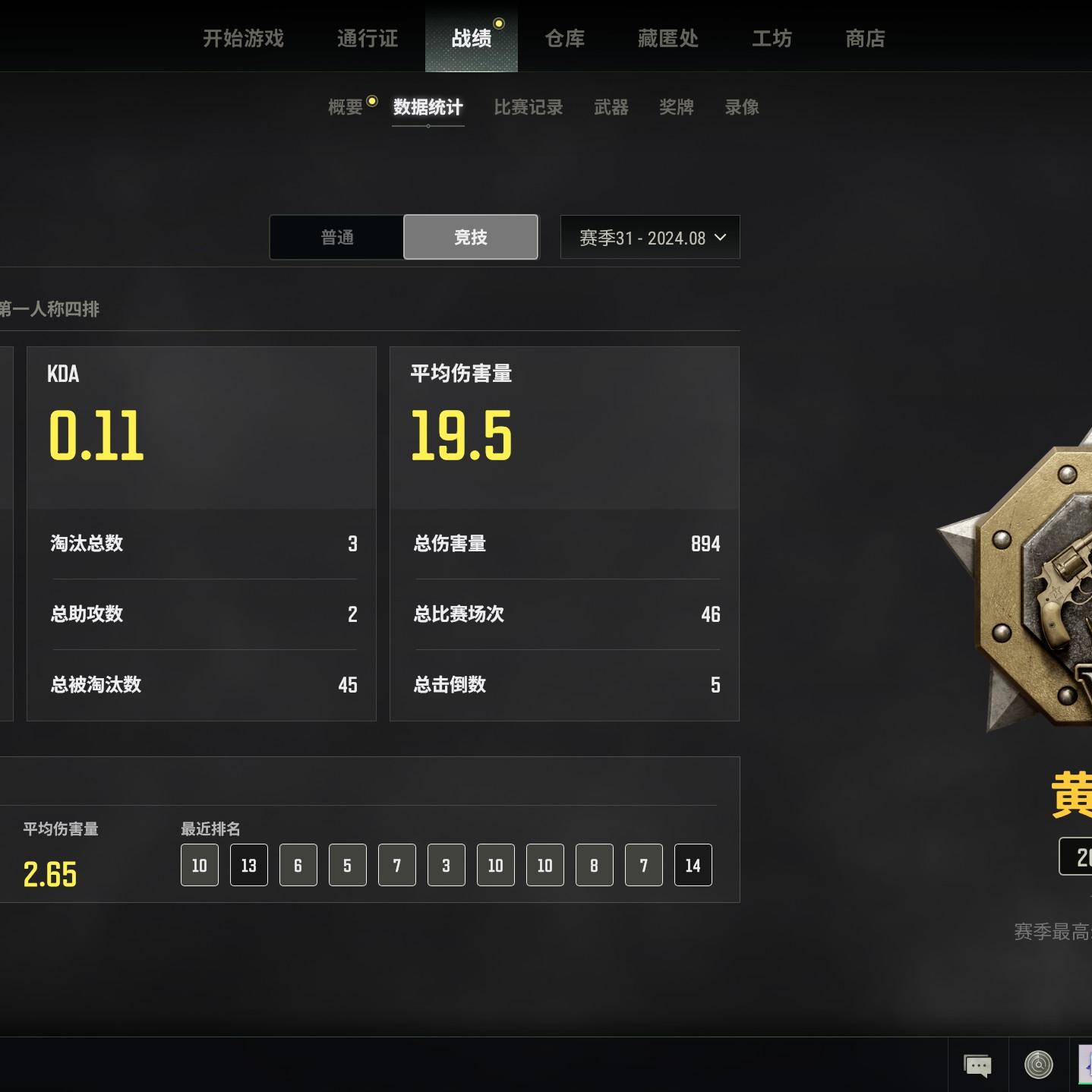Switch stats to 普通 mode
The image size is (1092, 1092).
(337, 238)
